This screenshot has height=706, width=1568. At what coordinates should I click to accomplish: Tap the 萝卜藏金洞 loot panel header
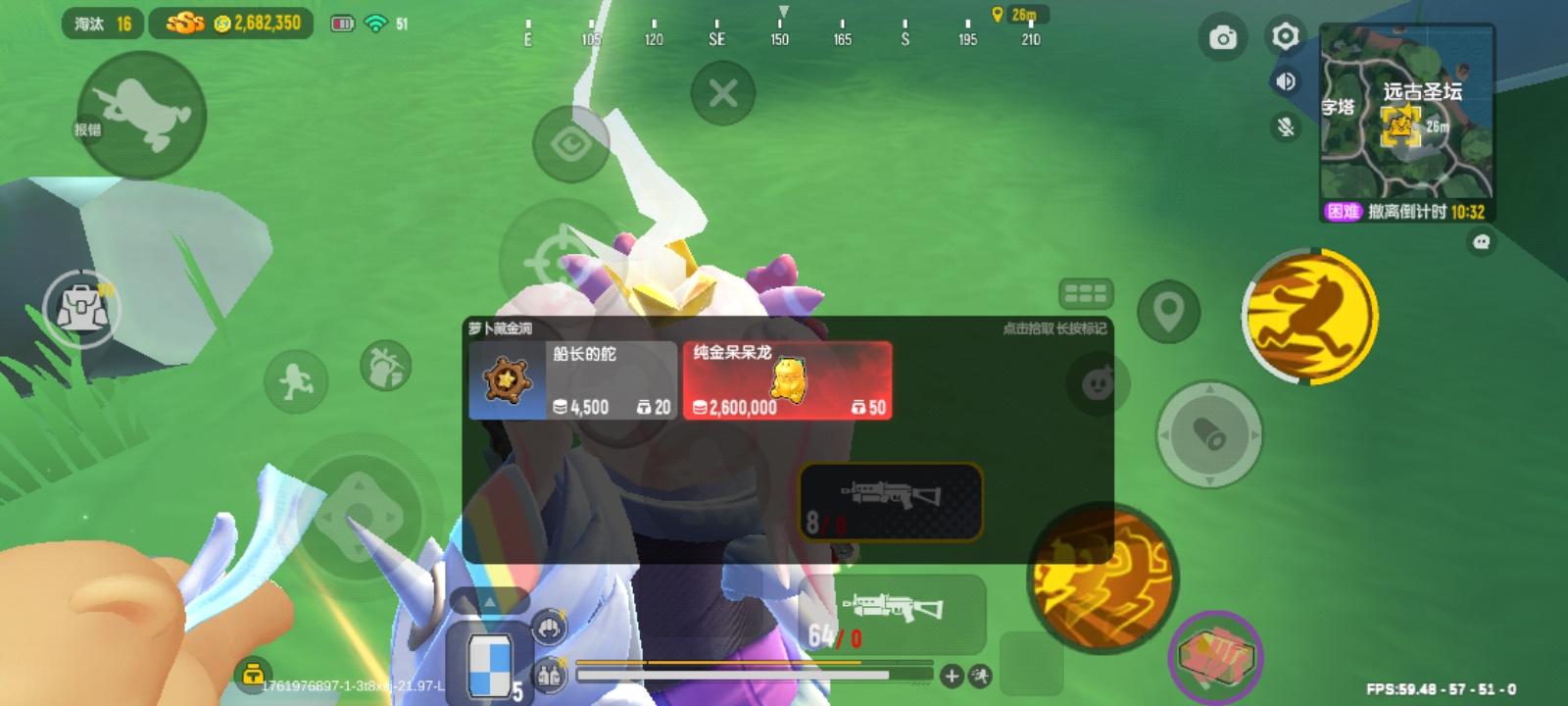[x=500, y=327]
